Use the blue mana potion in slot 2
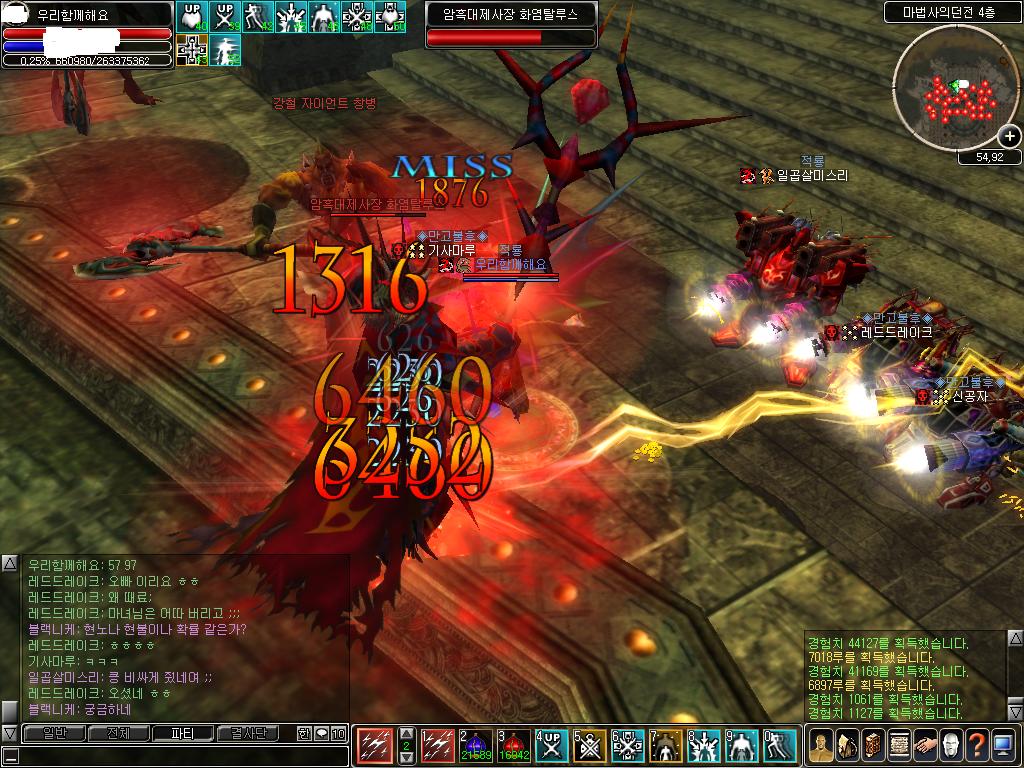1024x768 pixels. click(478, 745)
